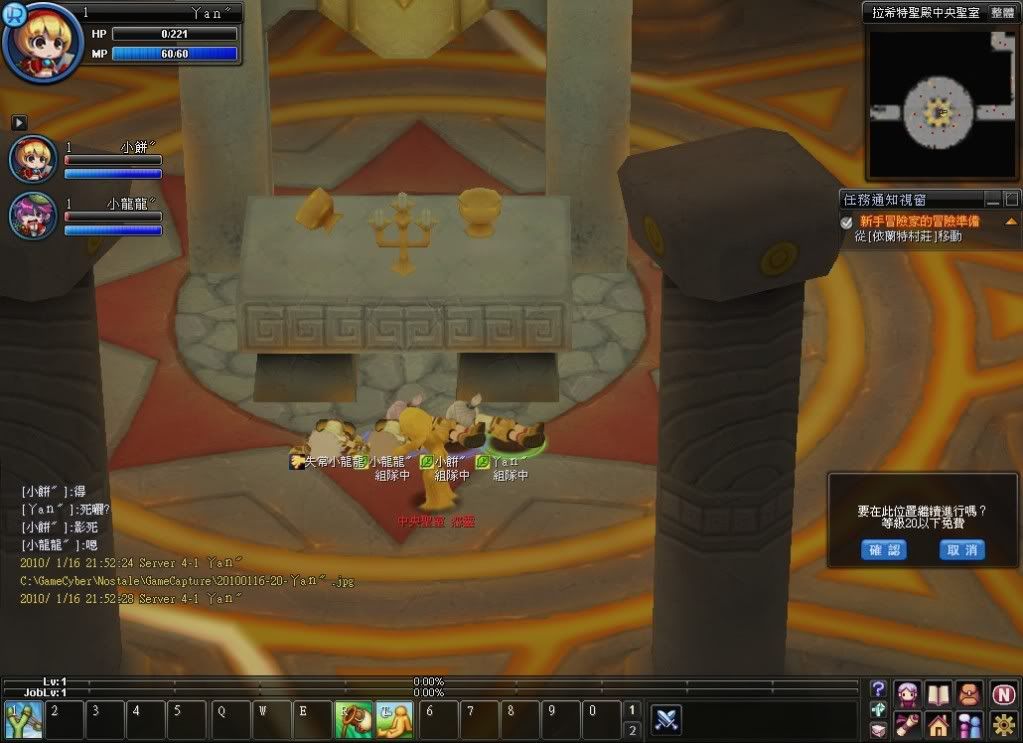Open the help question mark icon
This screenshot has height=743, width=1023.
[878, 689]
